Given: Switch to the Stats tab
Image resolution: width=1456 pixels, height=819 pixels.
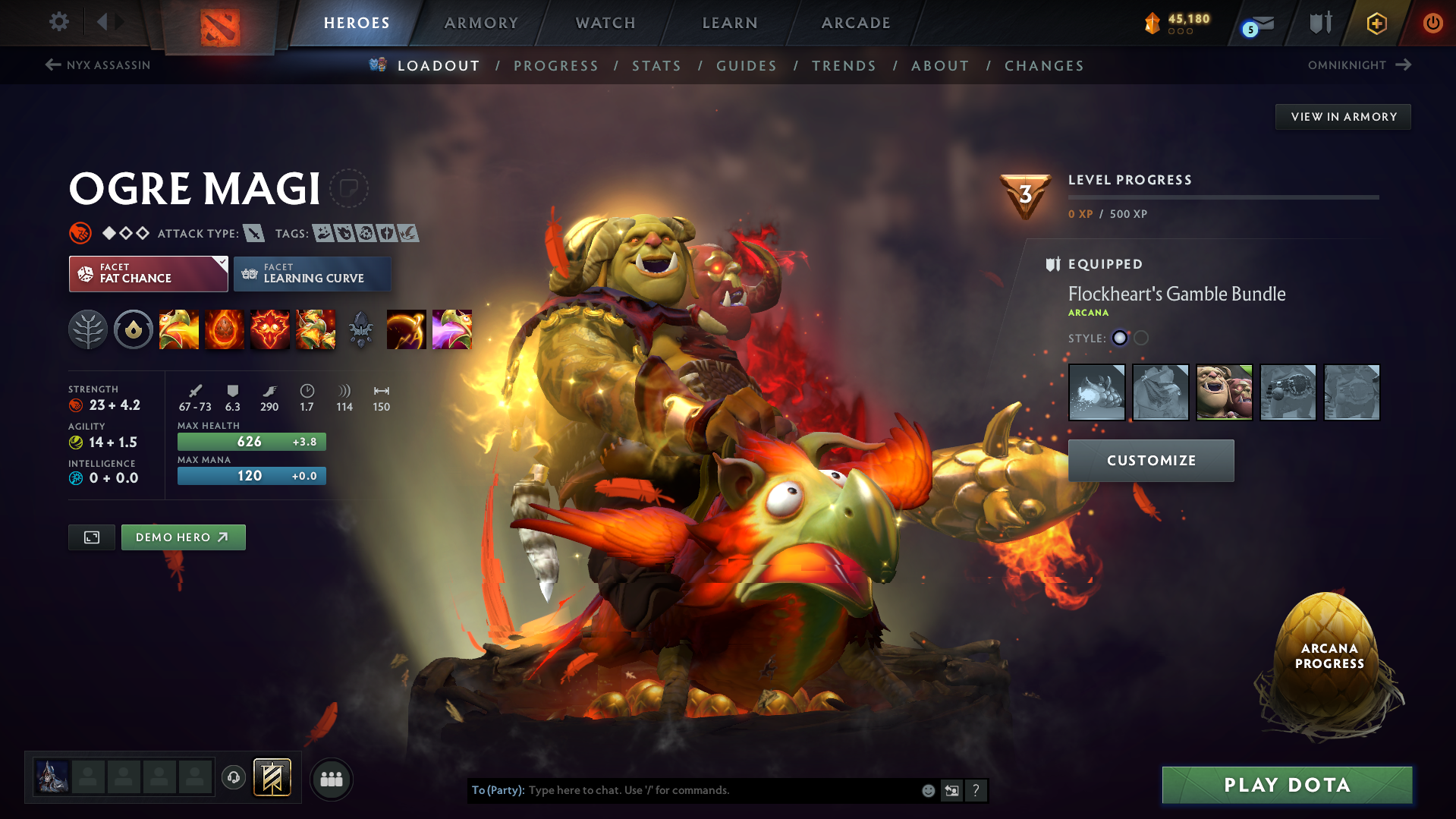Looking at the screenshot, I should coord(656,66).
